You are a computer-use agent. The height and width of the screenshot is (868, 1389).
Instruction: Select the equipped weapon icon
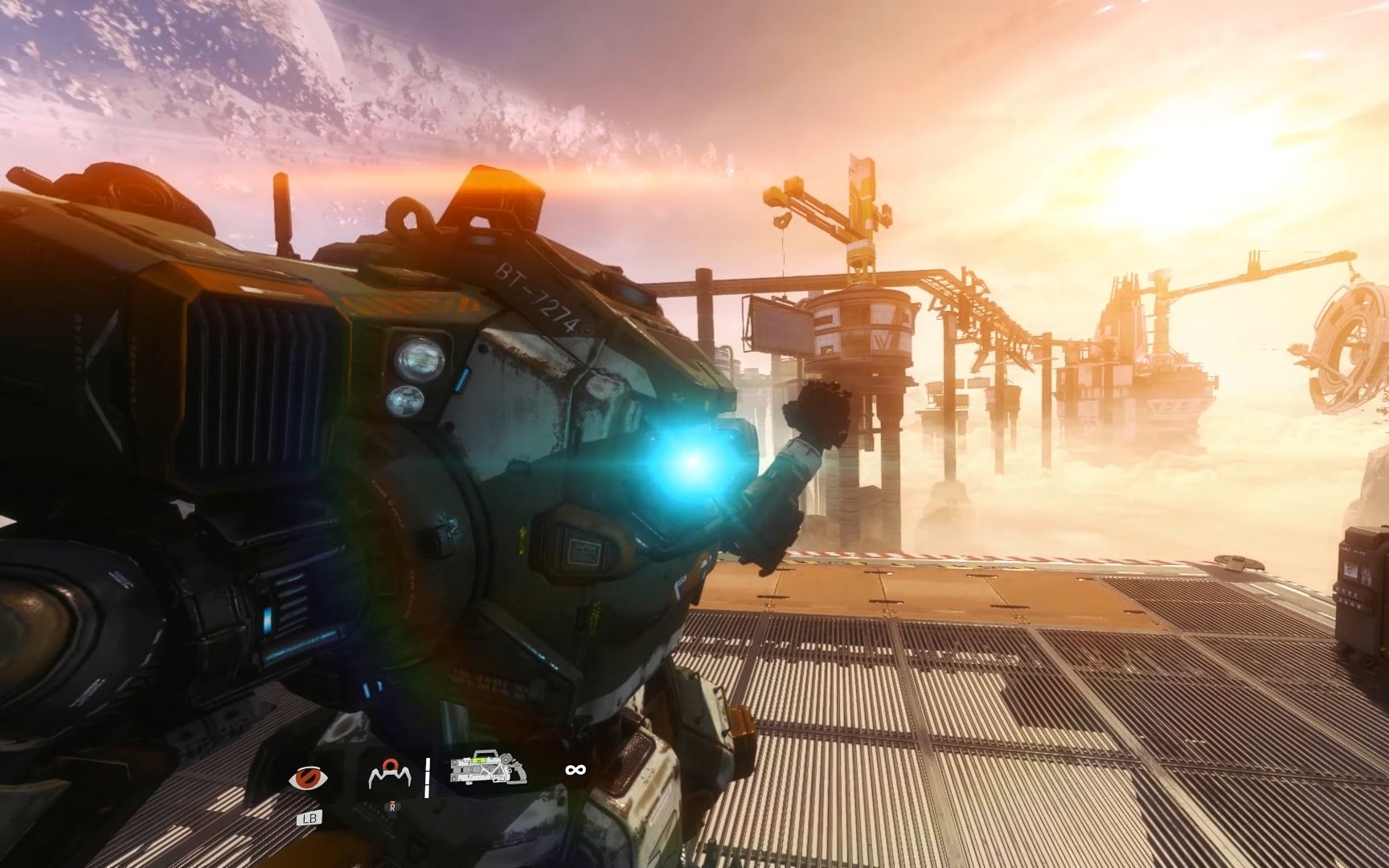[488, 768]
